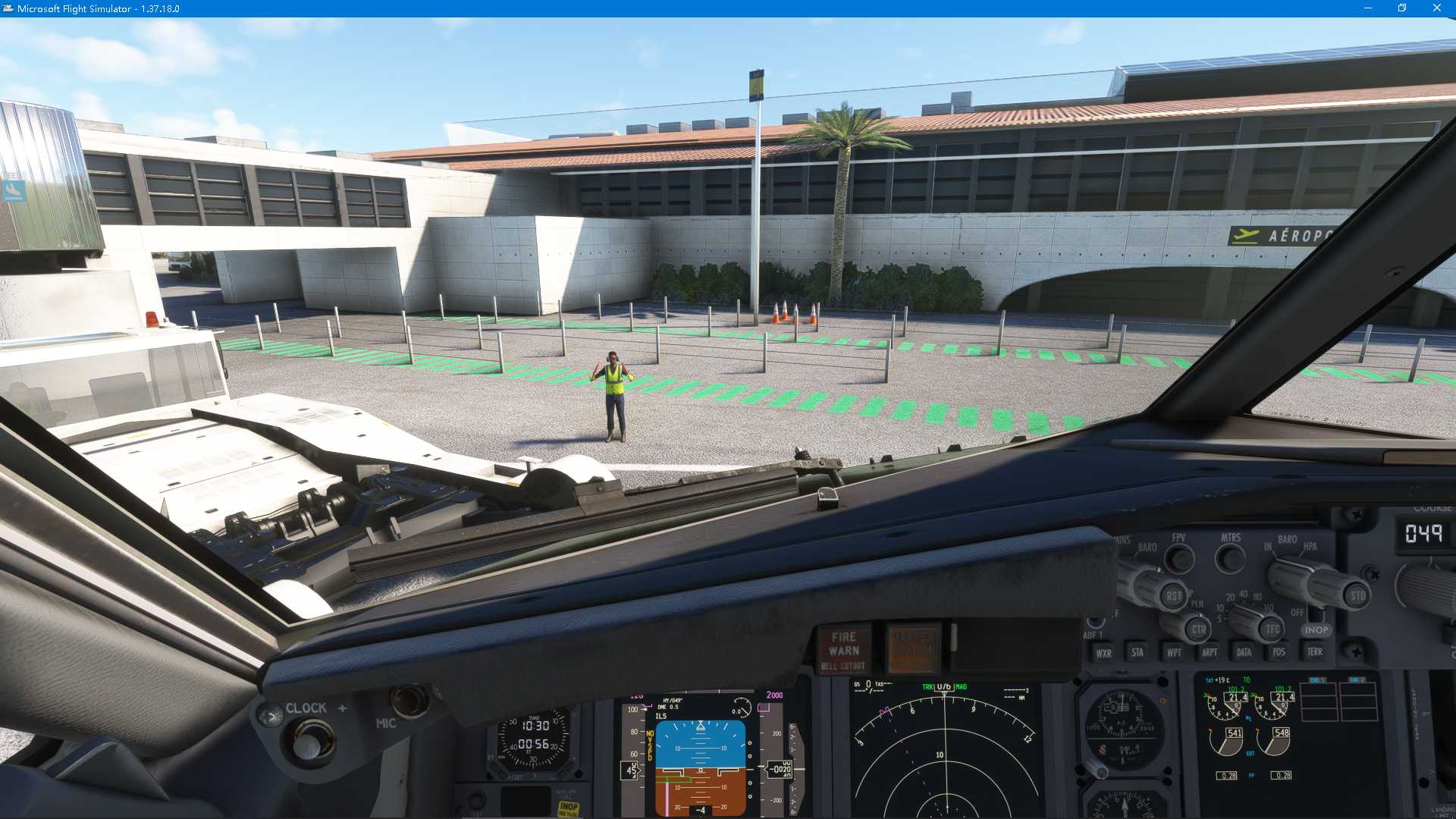Toggle centered map mode with CTR button
Screen dimensions: 1456x819
1200,631
